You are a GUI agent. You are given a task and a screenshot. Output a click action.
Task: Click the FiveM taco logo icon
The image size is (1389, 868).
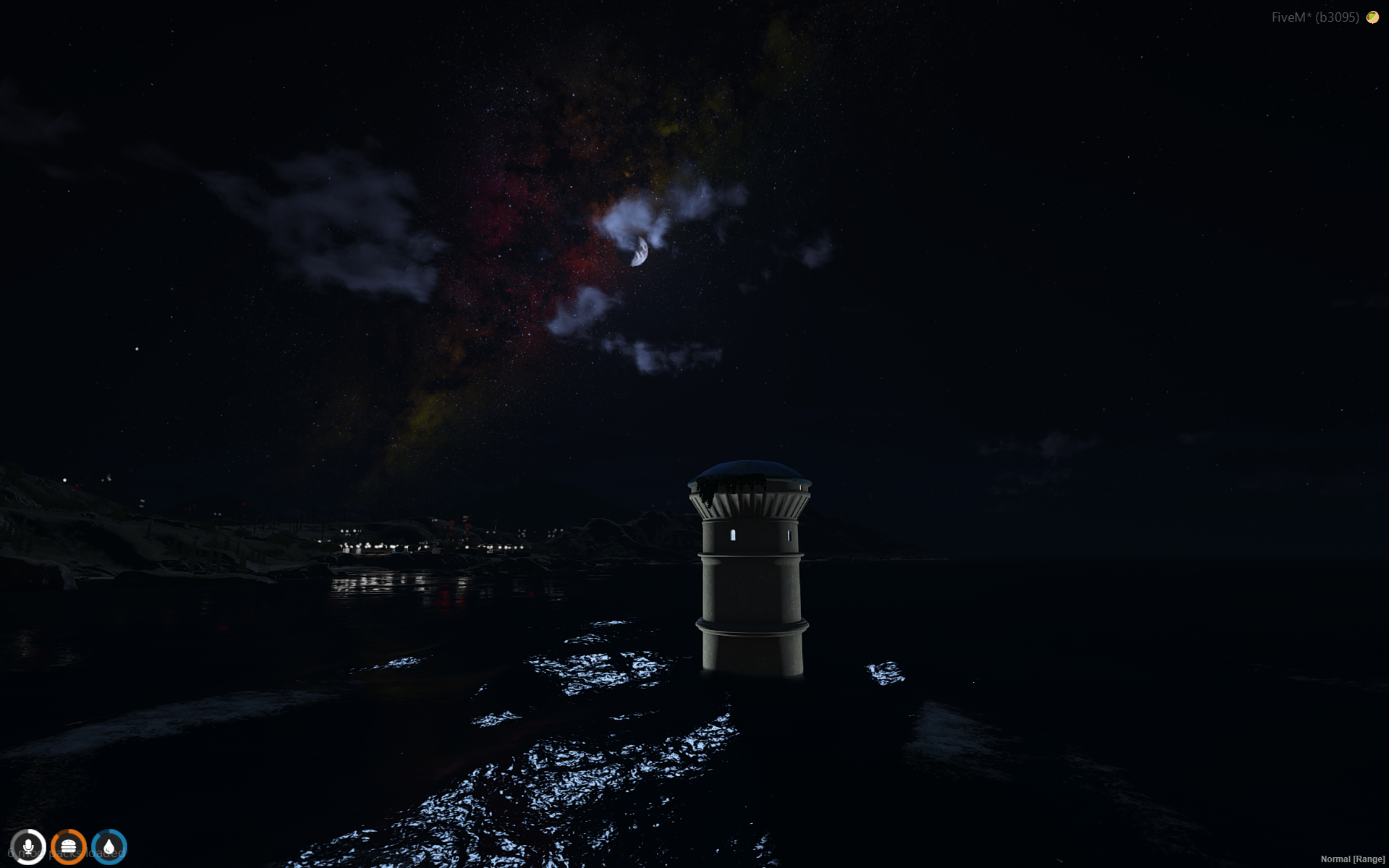point(1372,17)
